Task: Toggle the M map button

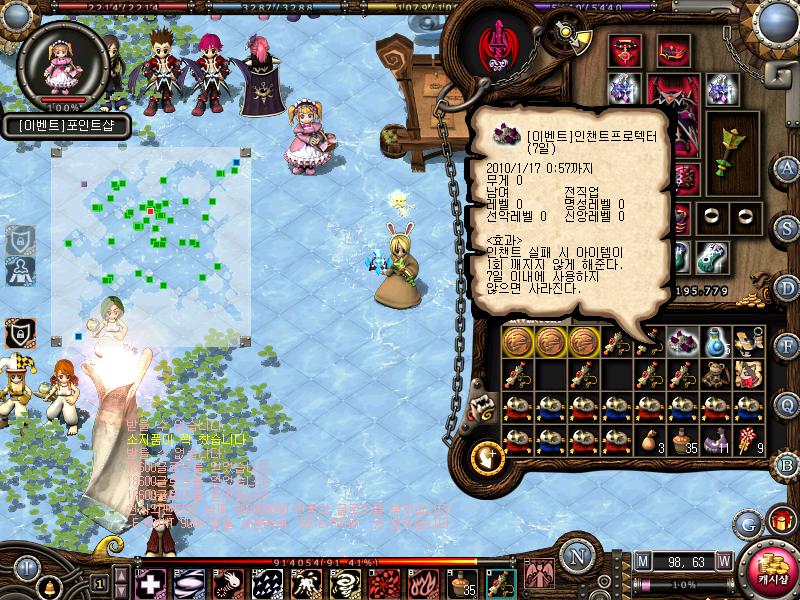Action: coord(642,560)
